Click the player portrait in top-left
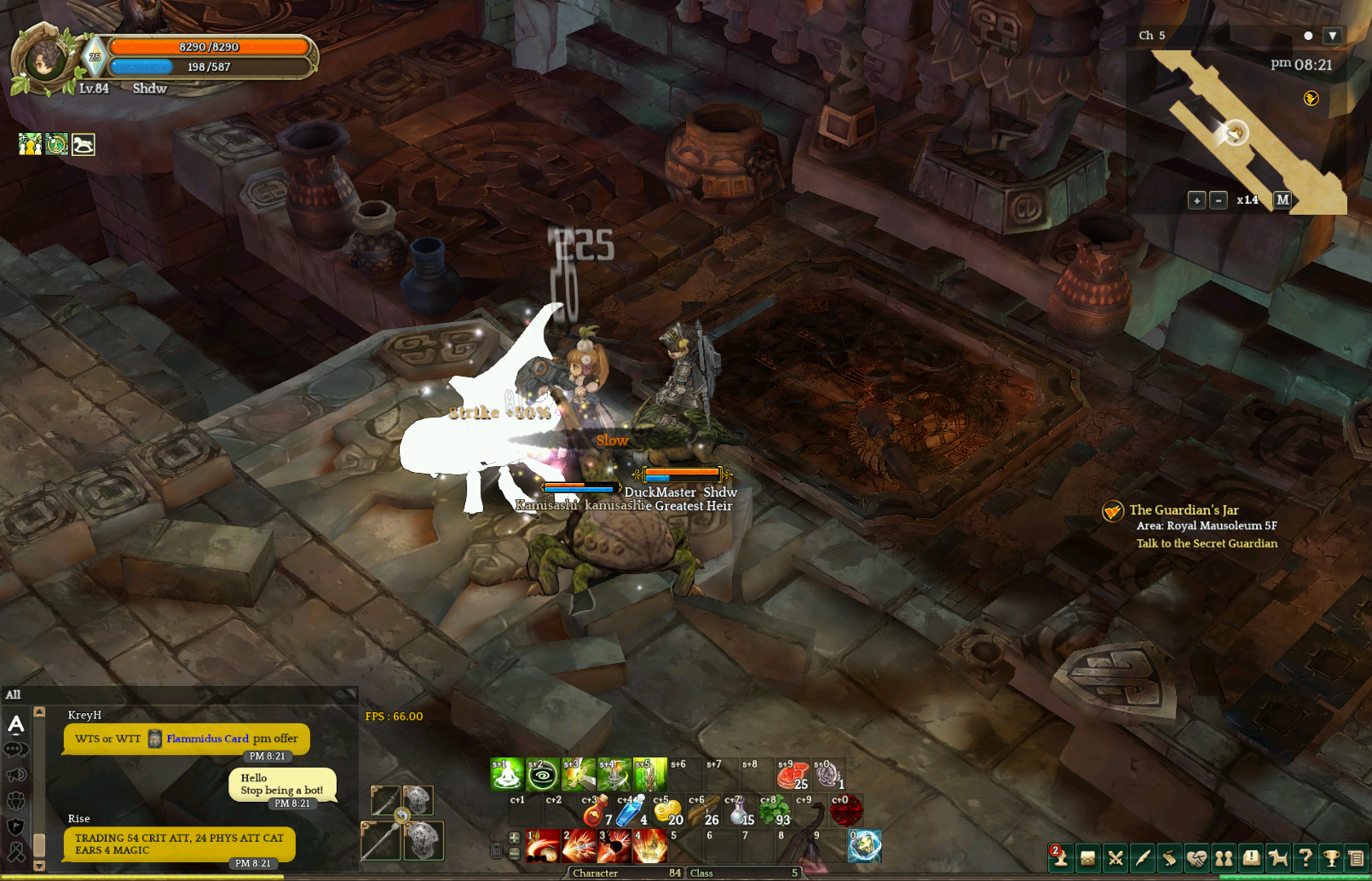The width and height of the screenshot is (1372, 881). [43, 60]
